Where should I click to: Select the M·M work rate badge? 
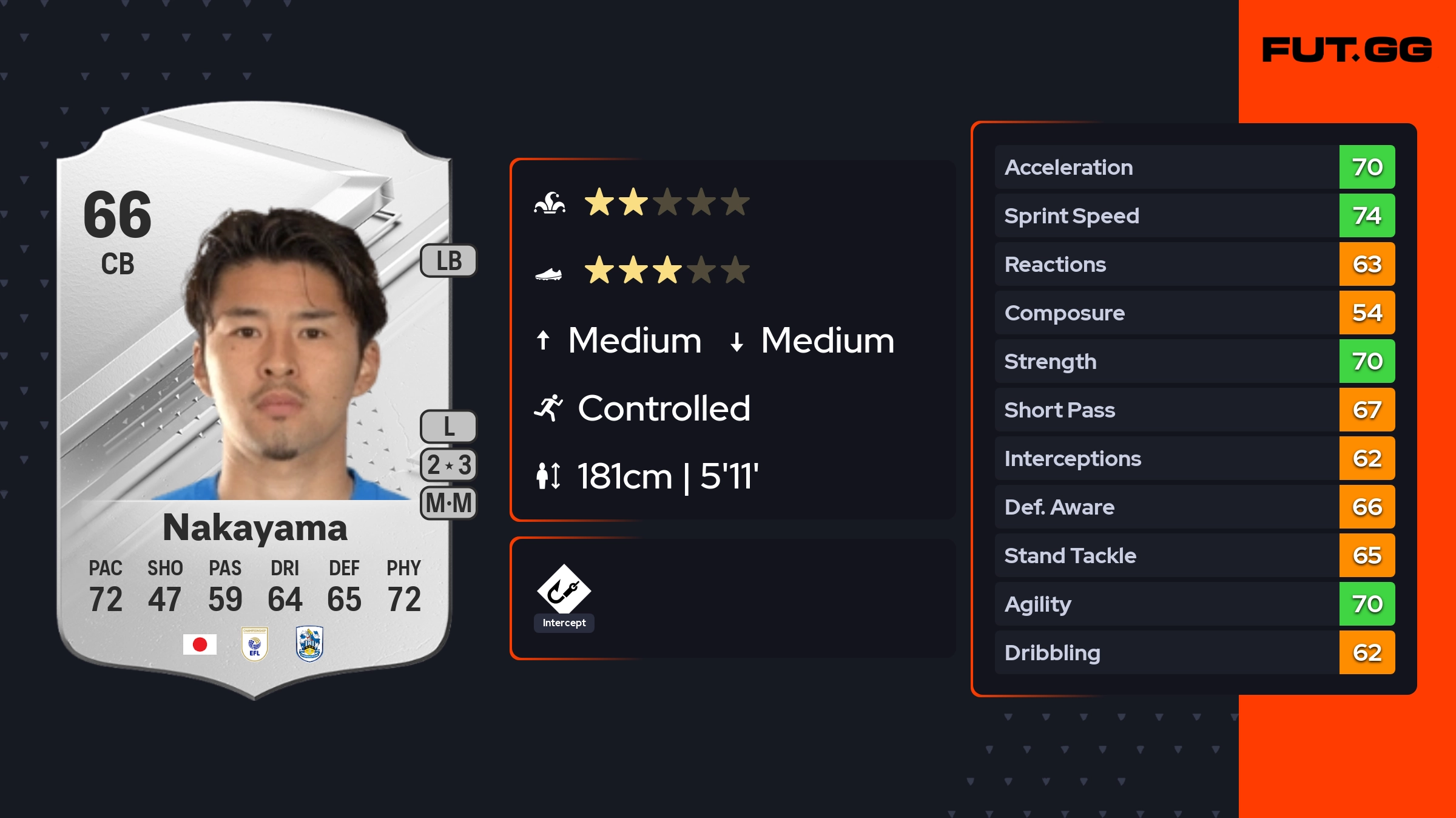tap(449, 503)
